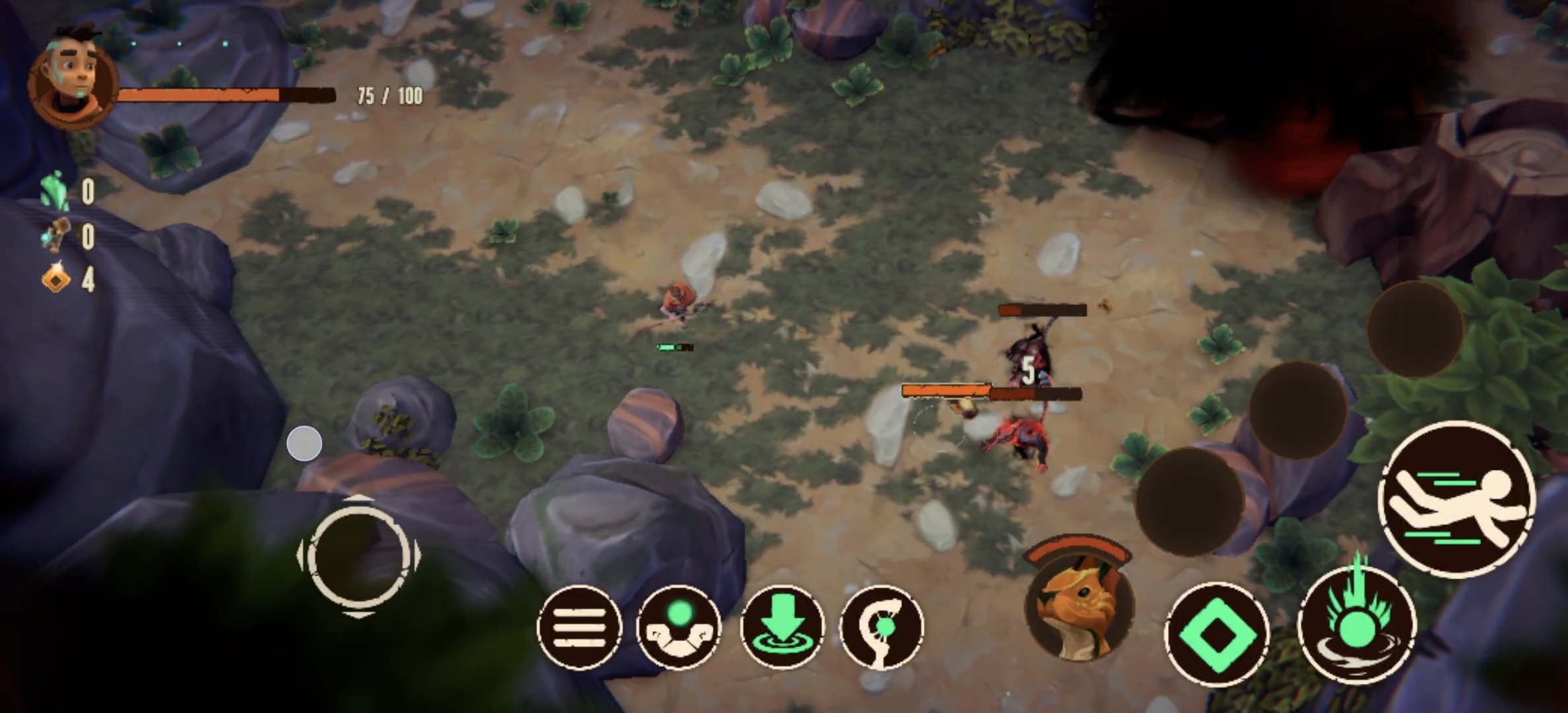Trigger the green energy burst ability
The height and width of the screenshot is (713, 1568).
point(1357,624)
